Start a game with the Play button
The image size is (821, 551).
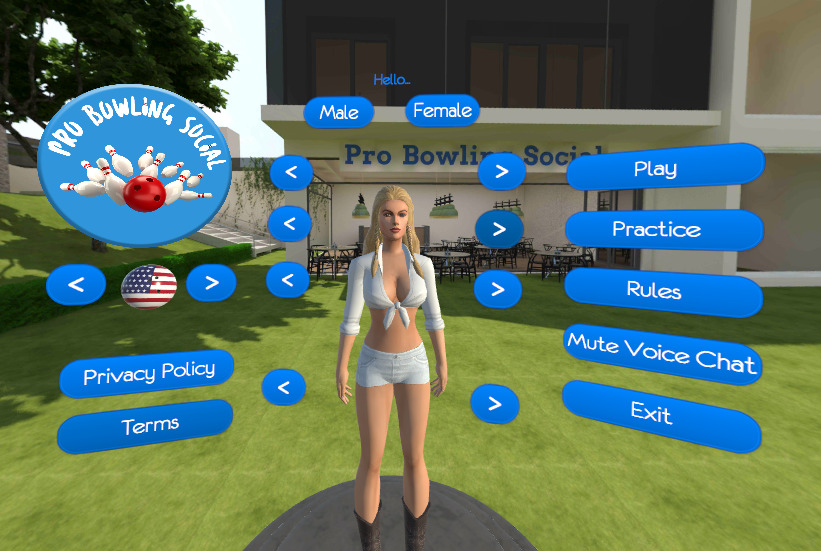click(664, 168)
